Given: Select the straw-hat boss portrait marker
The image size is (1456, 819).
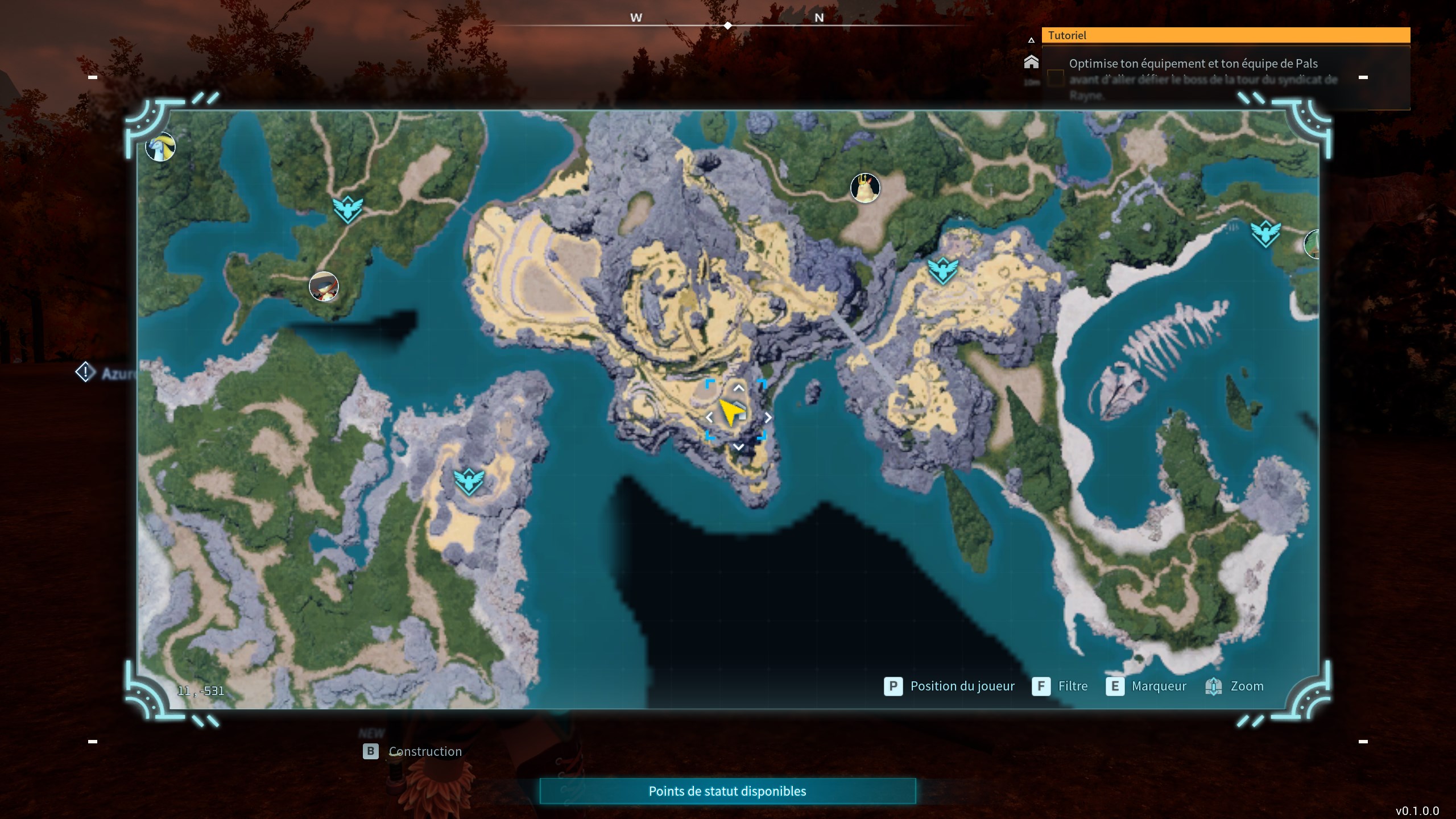Looking at the screenshot, I should [x=324, y=286].
